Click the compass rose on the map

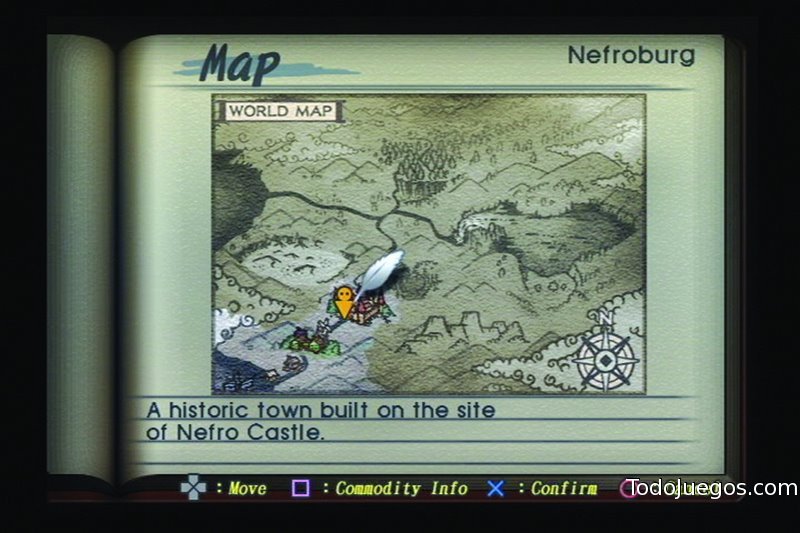[x=606, y=354]
